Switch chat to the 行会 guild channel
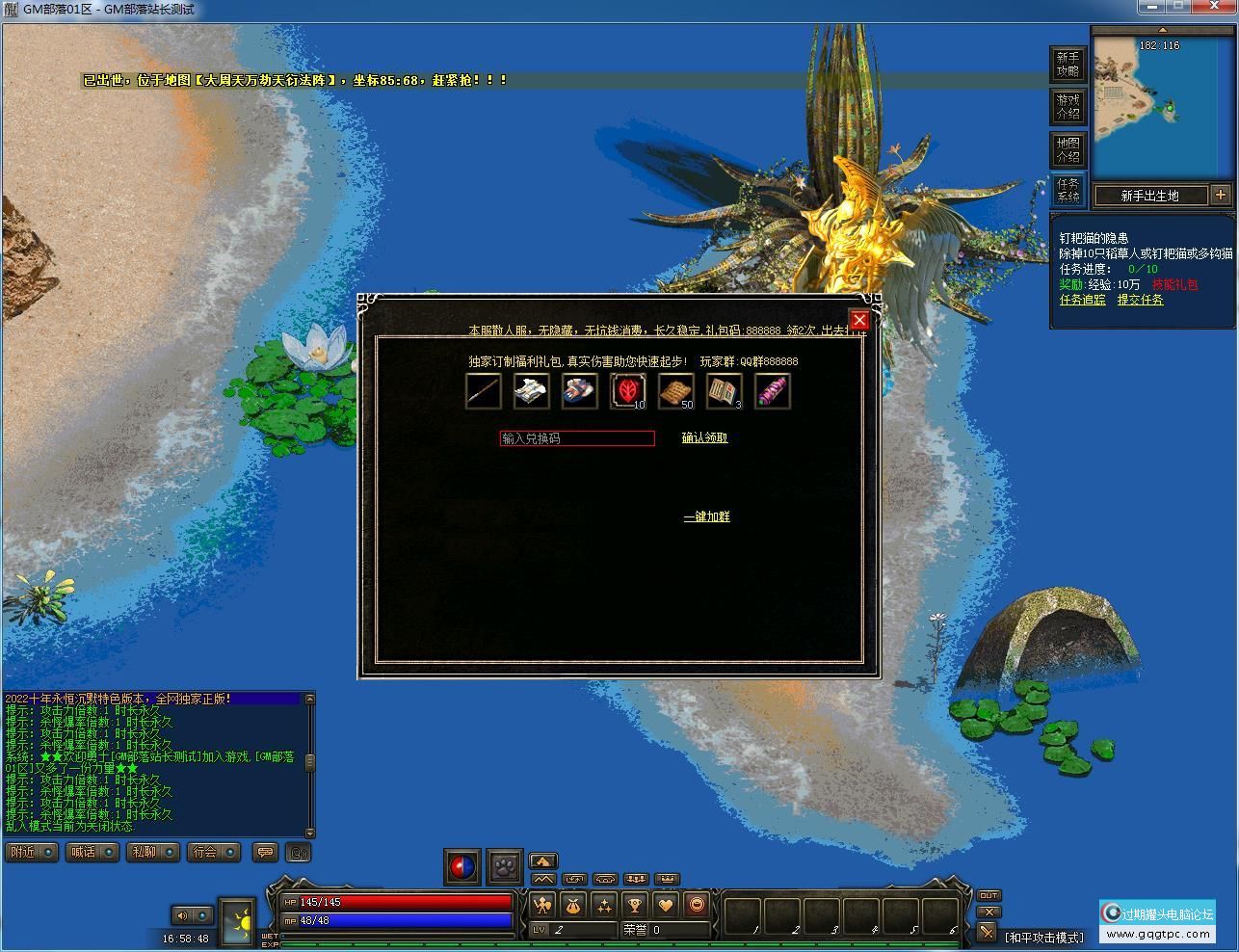Viewport: 1239px width, 952px height. click(214, 852)
